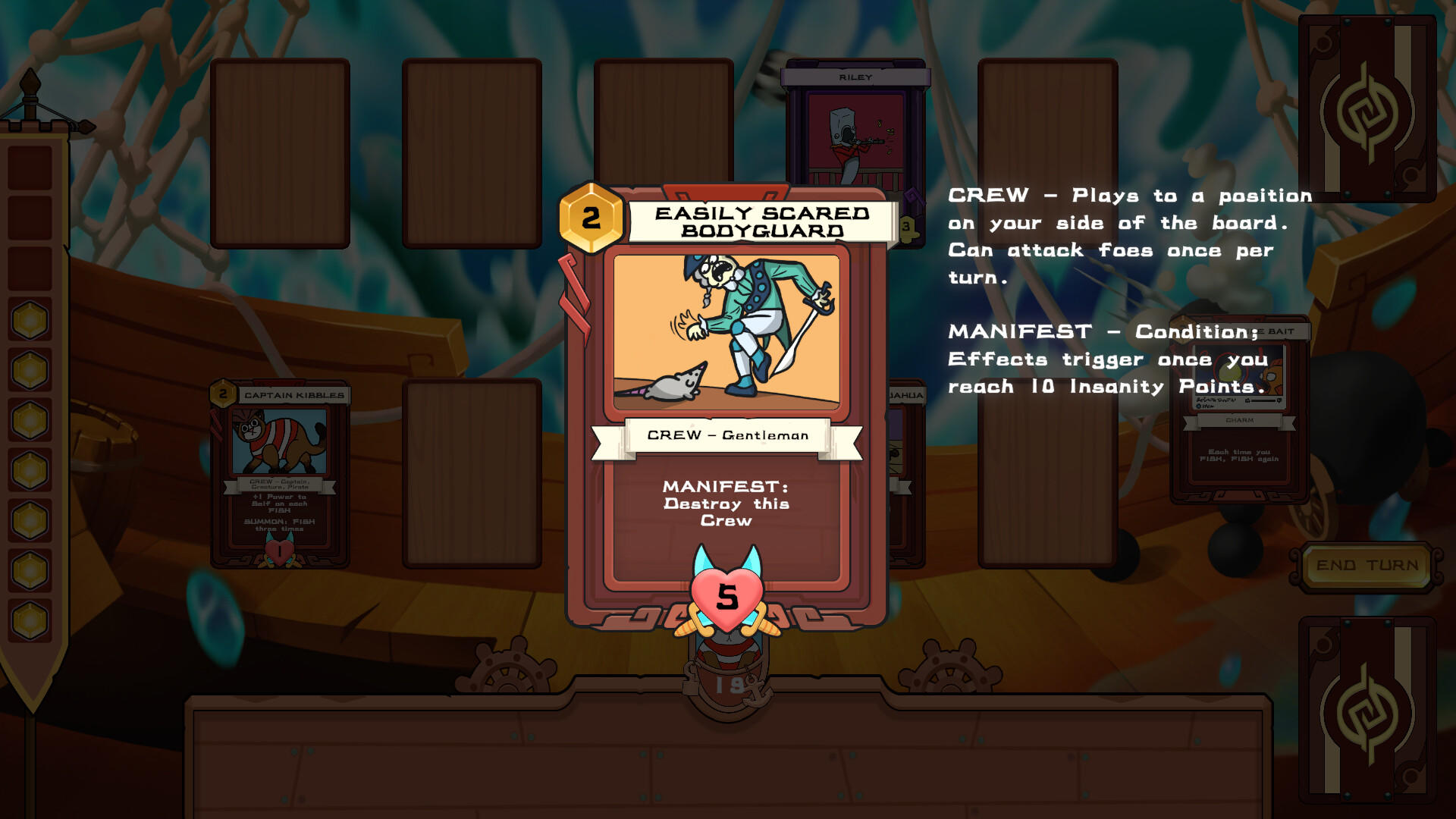This screenshot has width=1456, height=819.
Task: Click the heart showing 5 health
Action: (x=726, y=598)
